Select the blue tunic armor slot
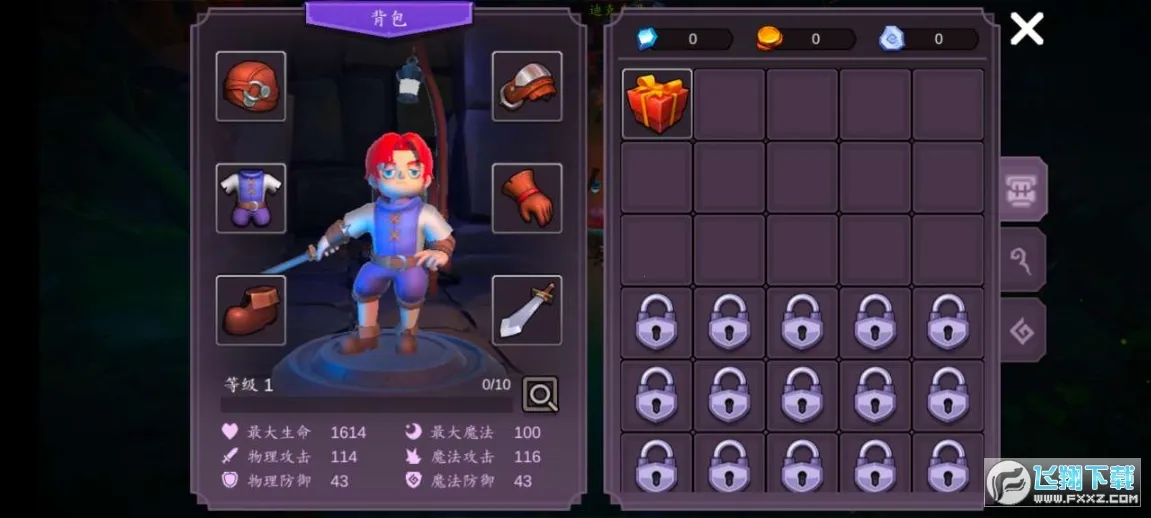This screenshot has height=518, width=1151. point(250,198)
